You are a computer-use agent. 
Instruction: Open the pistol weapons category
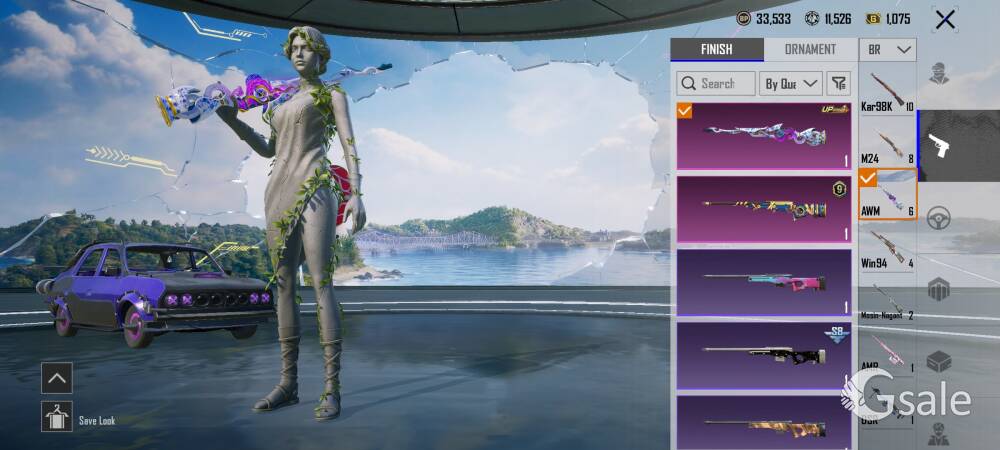pos(939,146)
